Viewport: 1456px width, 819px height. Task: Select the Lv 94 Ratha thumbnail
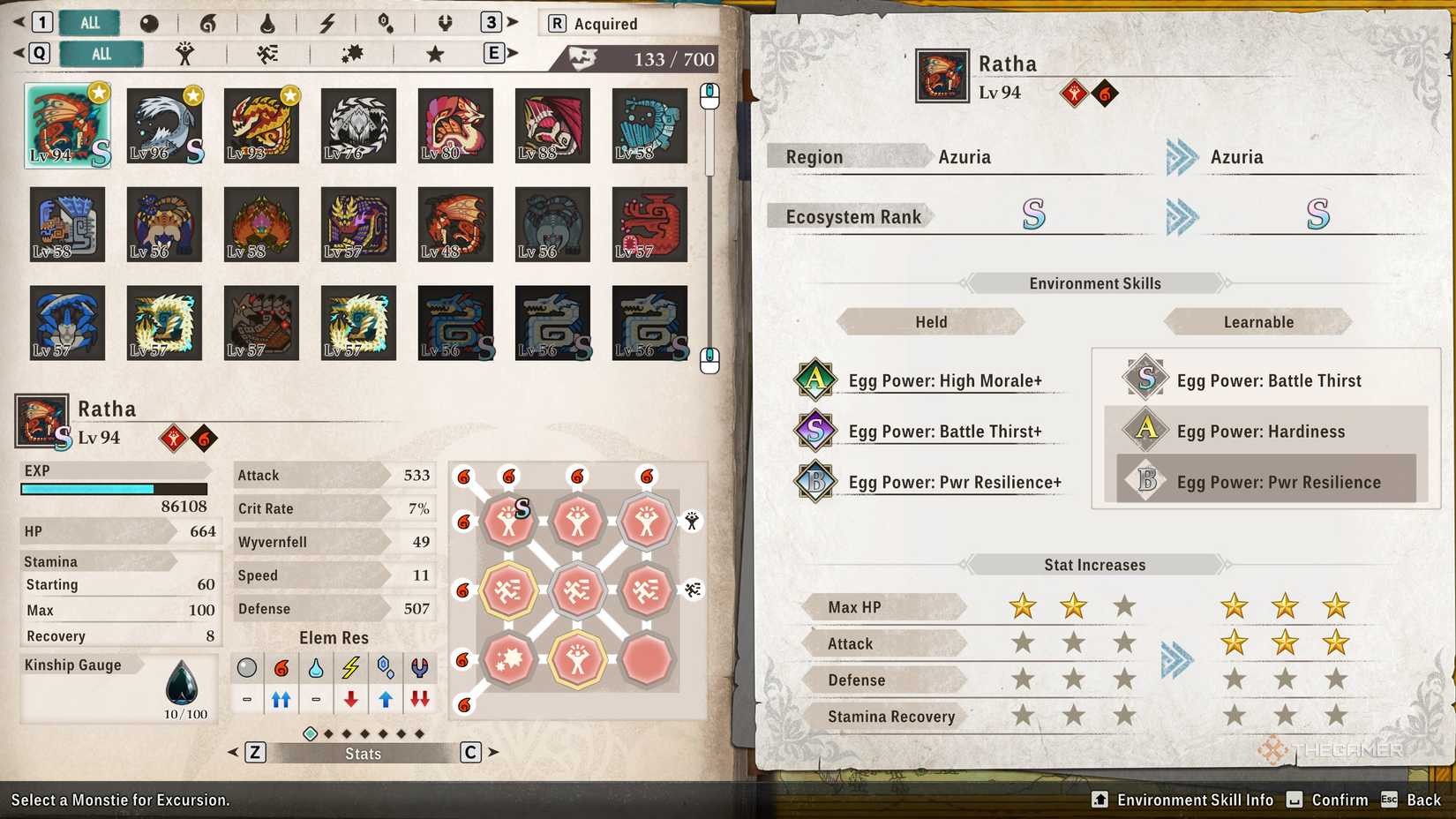tap(67, 124)
